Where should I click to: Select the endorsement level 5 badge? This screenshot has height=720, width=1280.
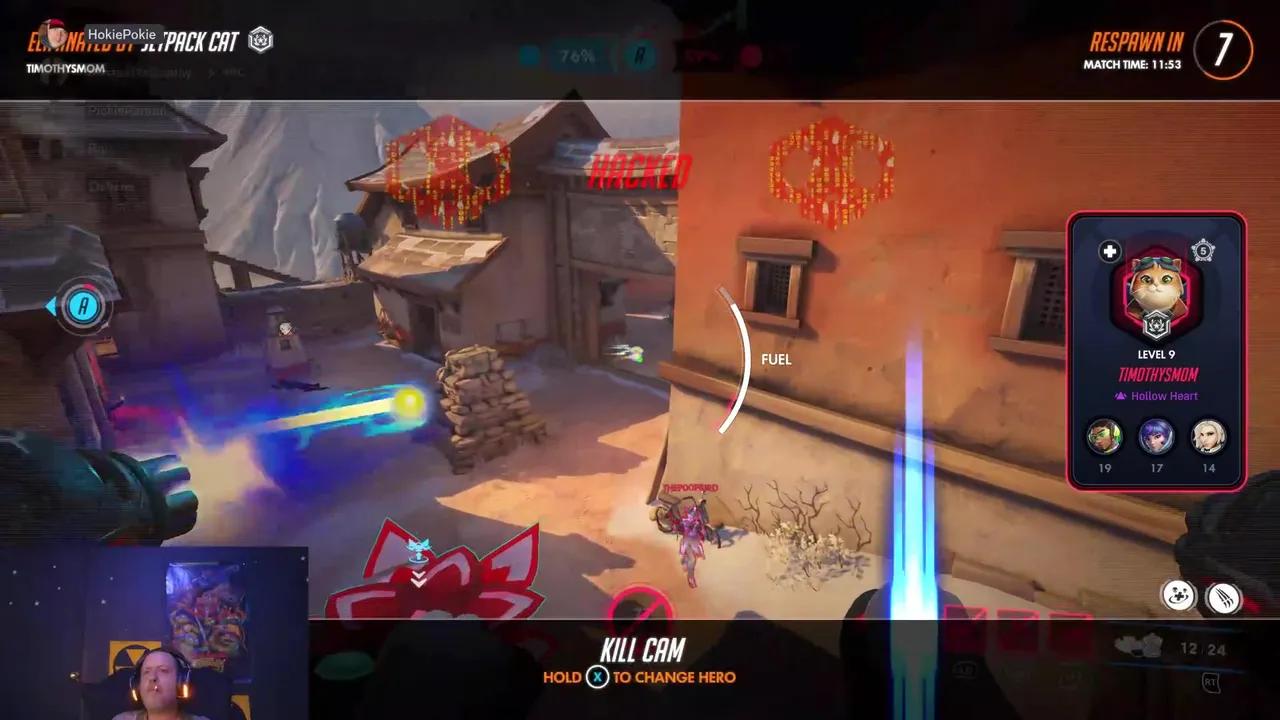coord(1203,250)
